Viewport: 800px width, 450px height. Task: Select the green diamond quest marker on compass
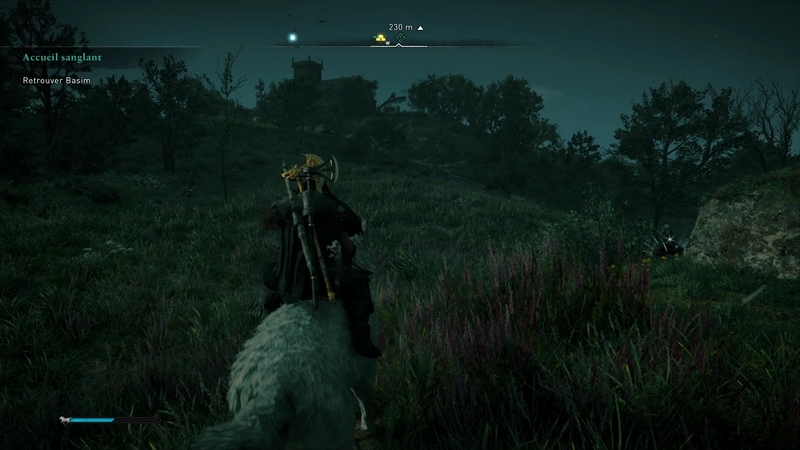(x=400, y=38)
